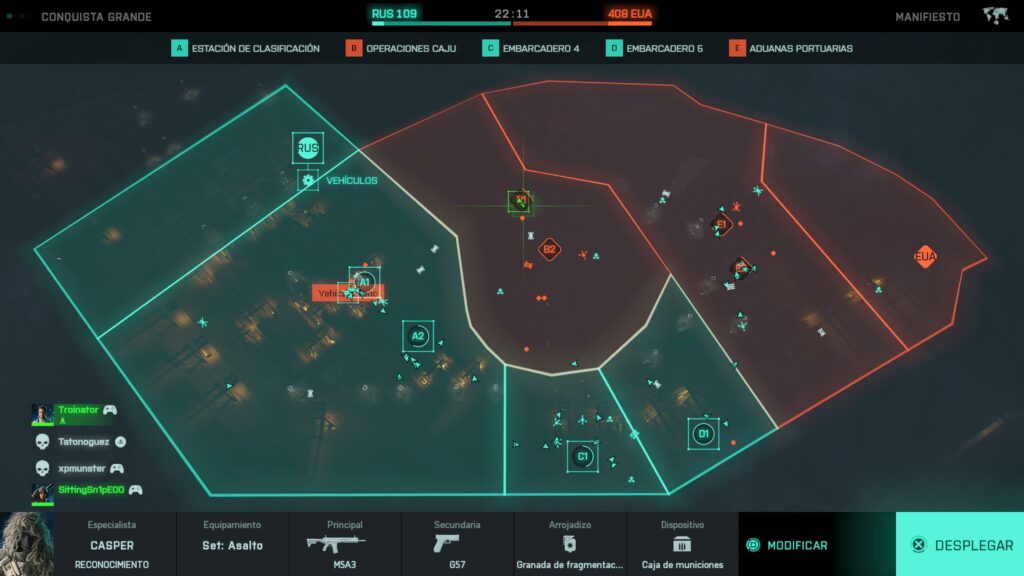Spawn at objective C1

click(x=582, y=457)
